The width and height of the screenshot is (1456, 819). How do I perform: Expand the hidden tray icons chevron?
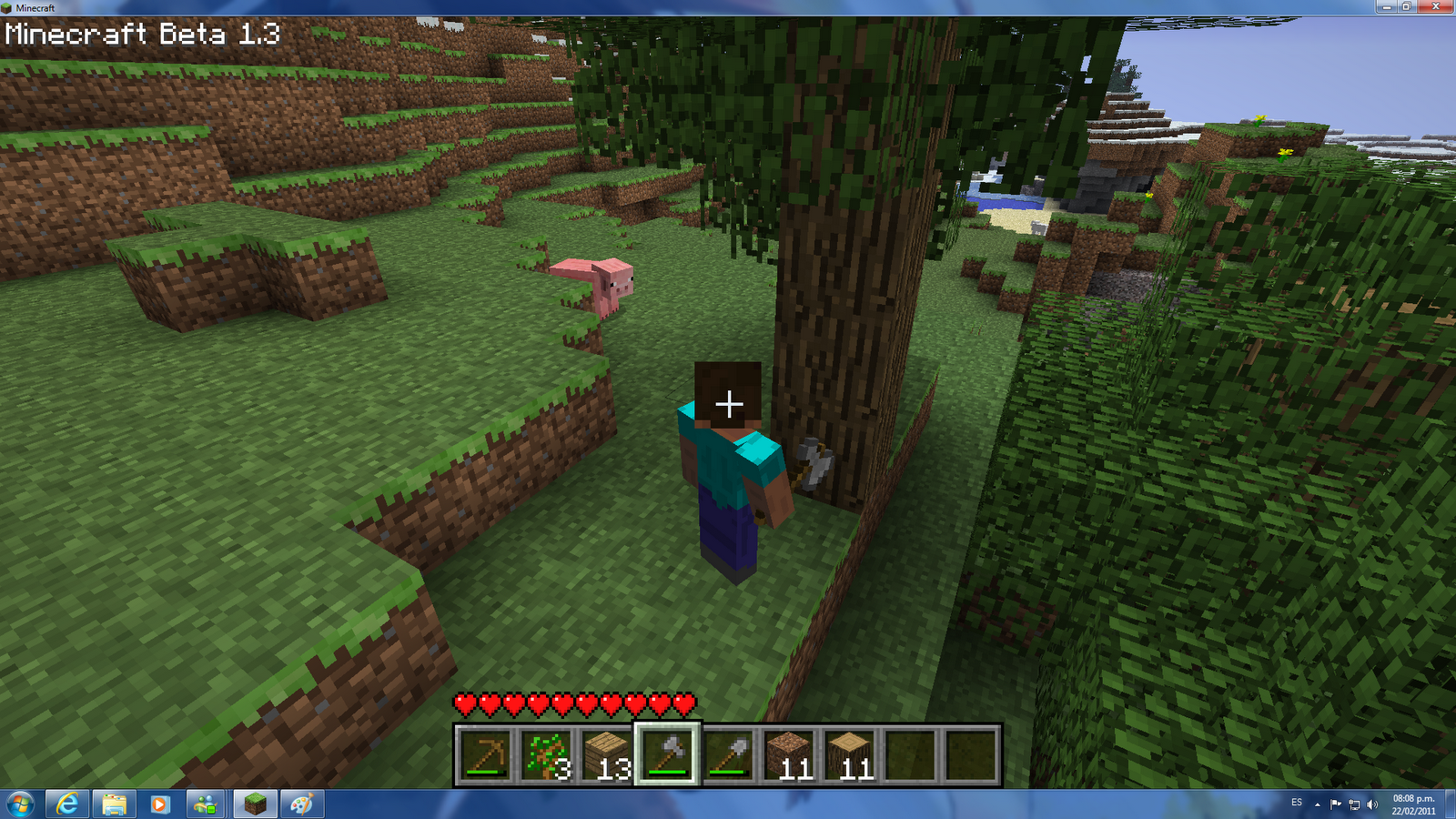coord(1317,804)
